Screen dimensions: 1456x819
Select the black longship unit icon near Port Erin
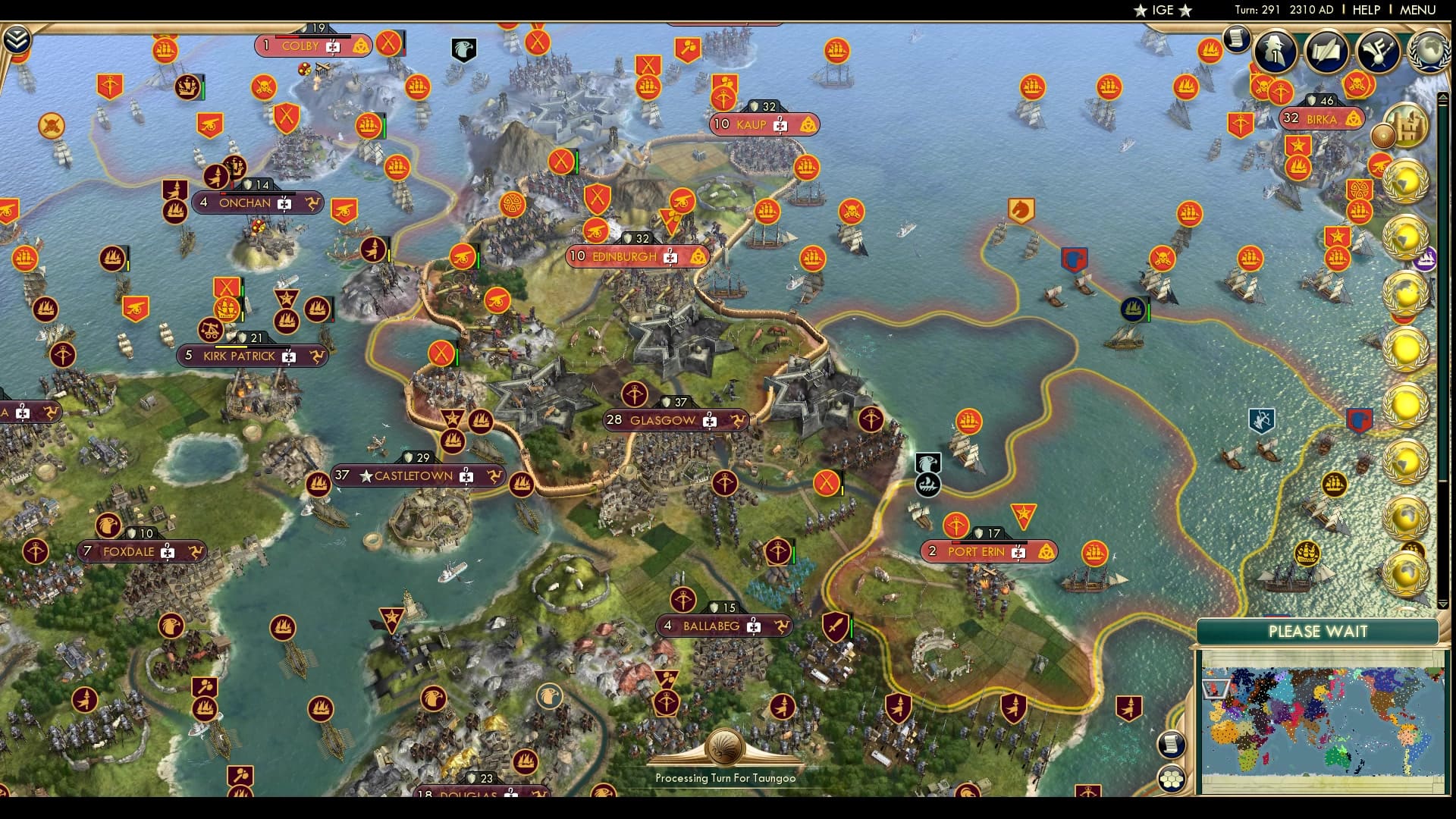point(928,483)
